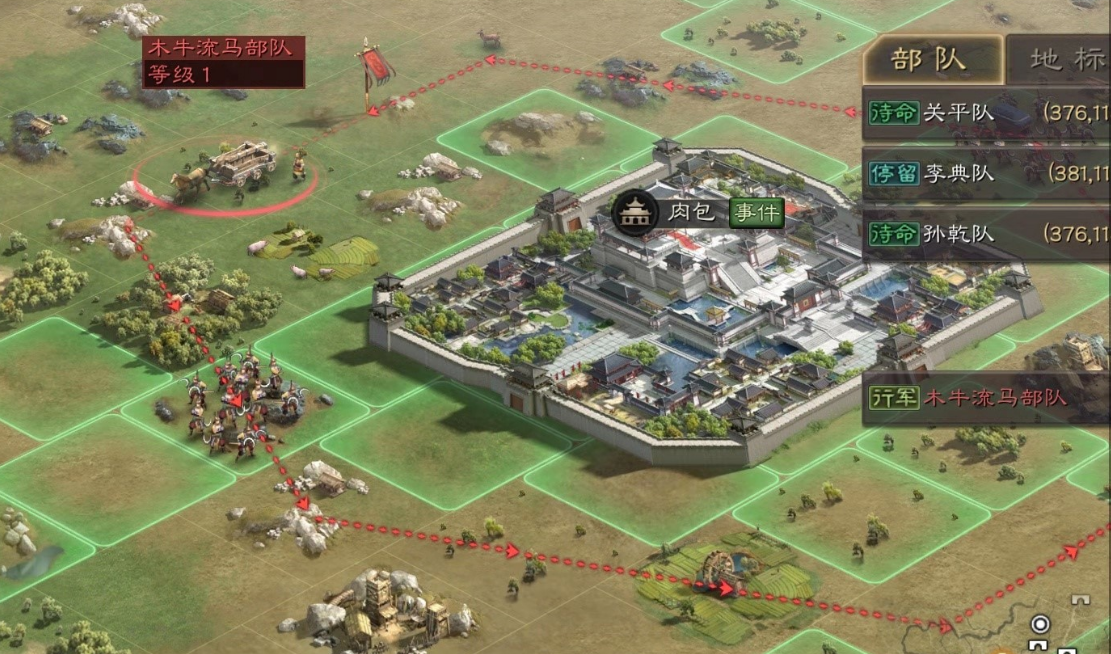Open the 事件 button on 肉包 city
The width and height of the screenshot is (1111, 654).
point(756,212)
